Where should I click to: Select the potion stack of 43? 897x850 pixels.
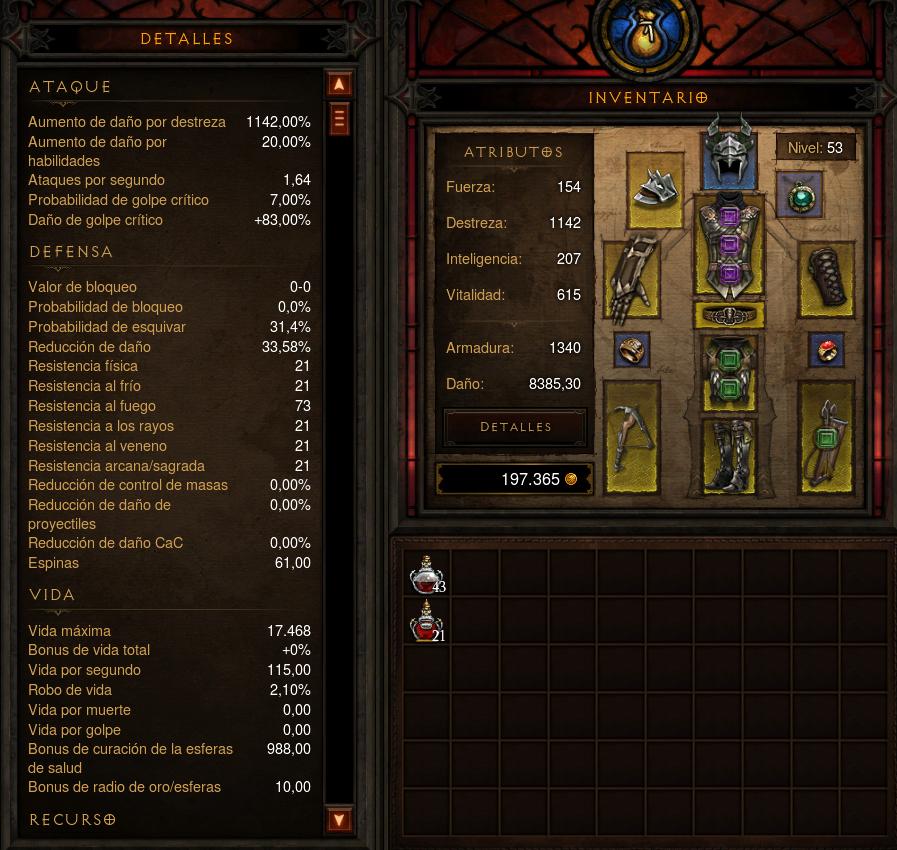(427, 574)
